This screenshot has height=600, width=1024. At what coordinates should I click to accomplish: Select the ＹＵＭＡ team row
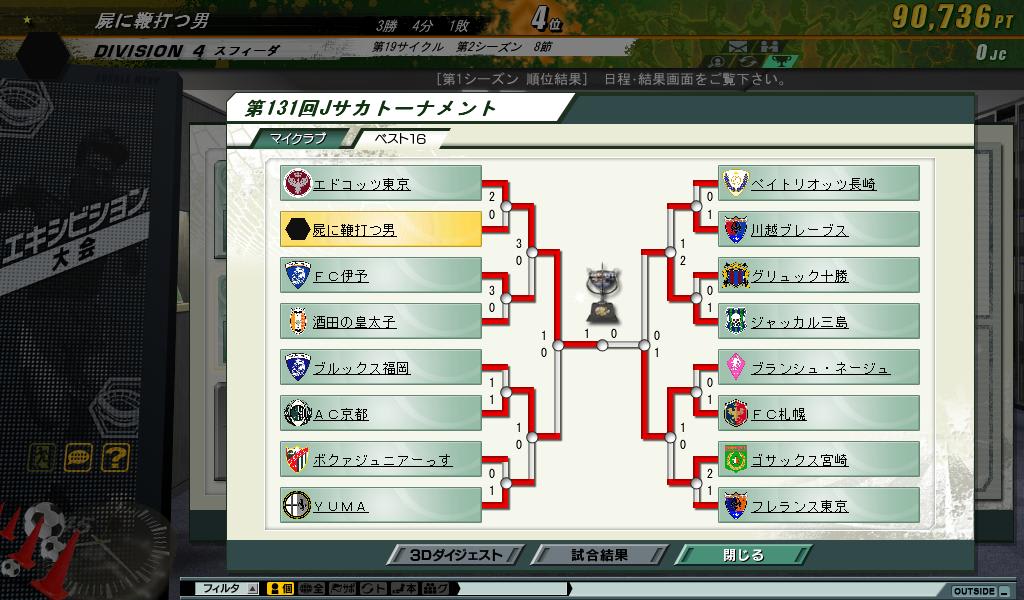(x=381, y=506)
